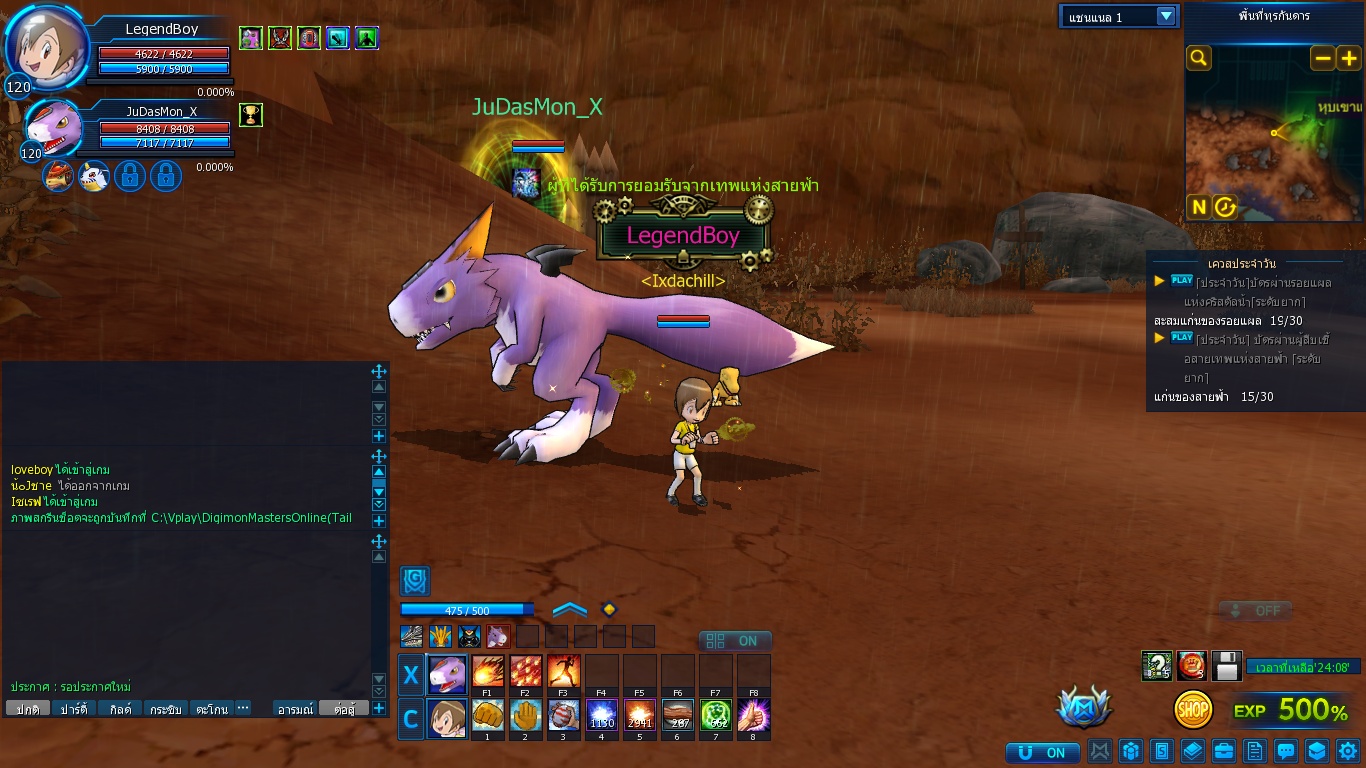This screenshot has height=768, width=1366.
Task: Open the gold SHOP coin button
Action: [1193, 709]
